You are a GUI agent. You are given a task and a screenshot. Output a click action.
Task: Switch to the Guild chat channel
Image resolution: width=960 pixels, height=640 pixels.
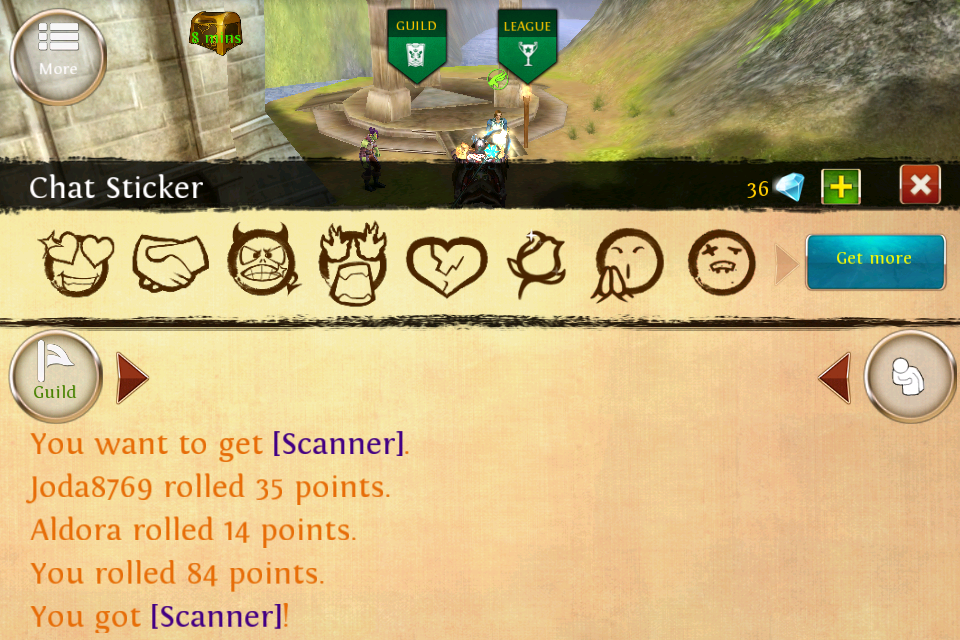pos(56,377)
